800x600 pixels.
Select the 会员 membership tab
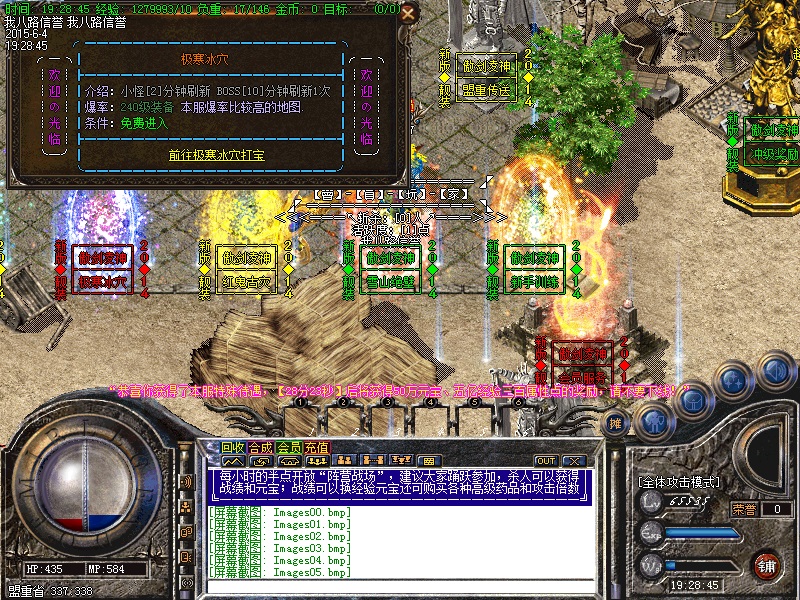(x=288, y=447)
